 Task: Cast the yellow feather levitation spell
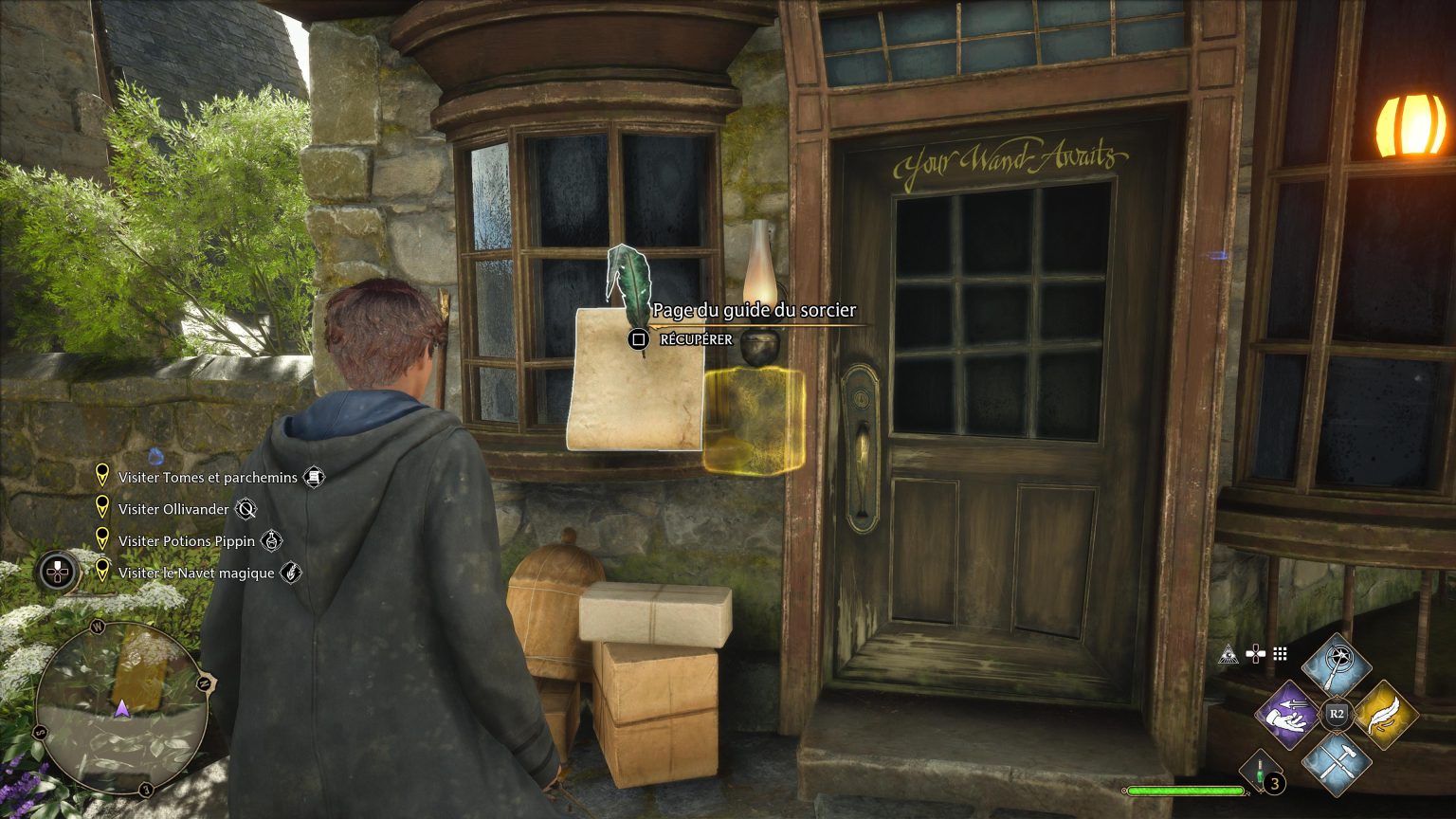click(1384, 715)
